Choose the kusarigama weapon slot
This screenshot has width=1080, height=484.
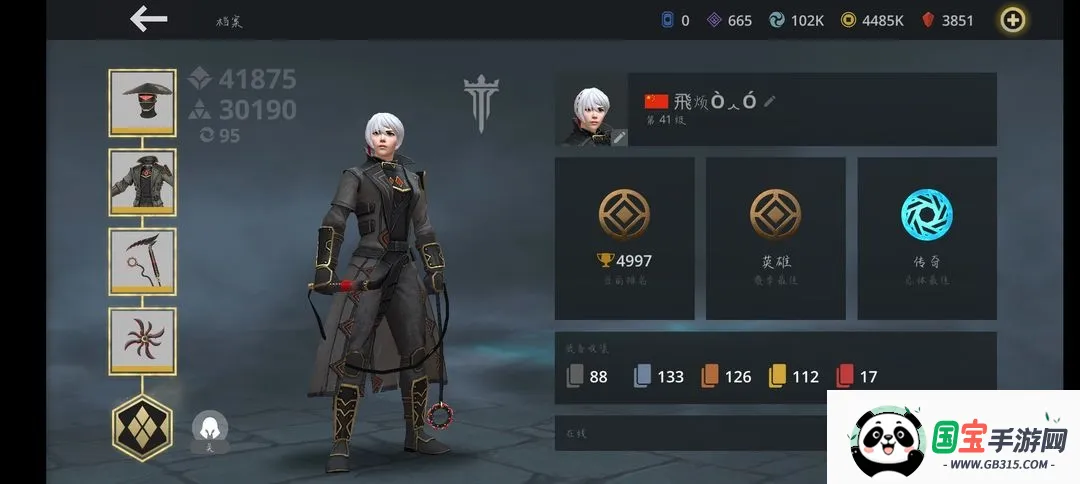pyautogui.click(x=142, y=261)
